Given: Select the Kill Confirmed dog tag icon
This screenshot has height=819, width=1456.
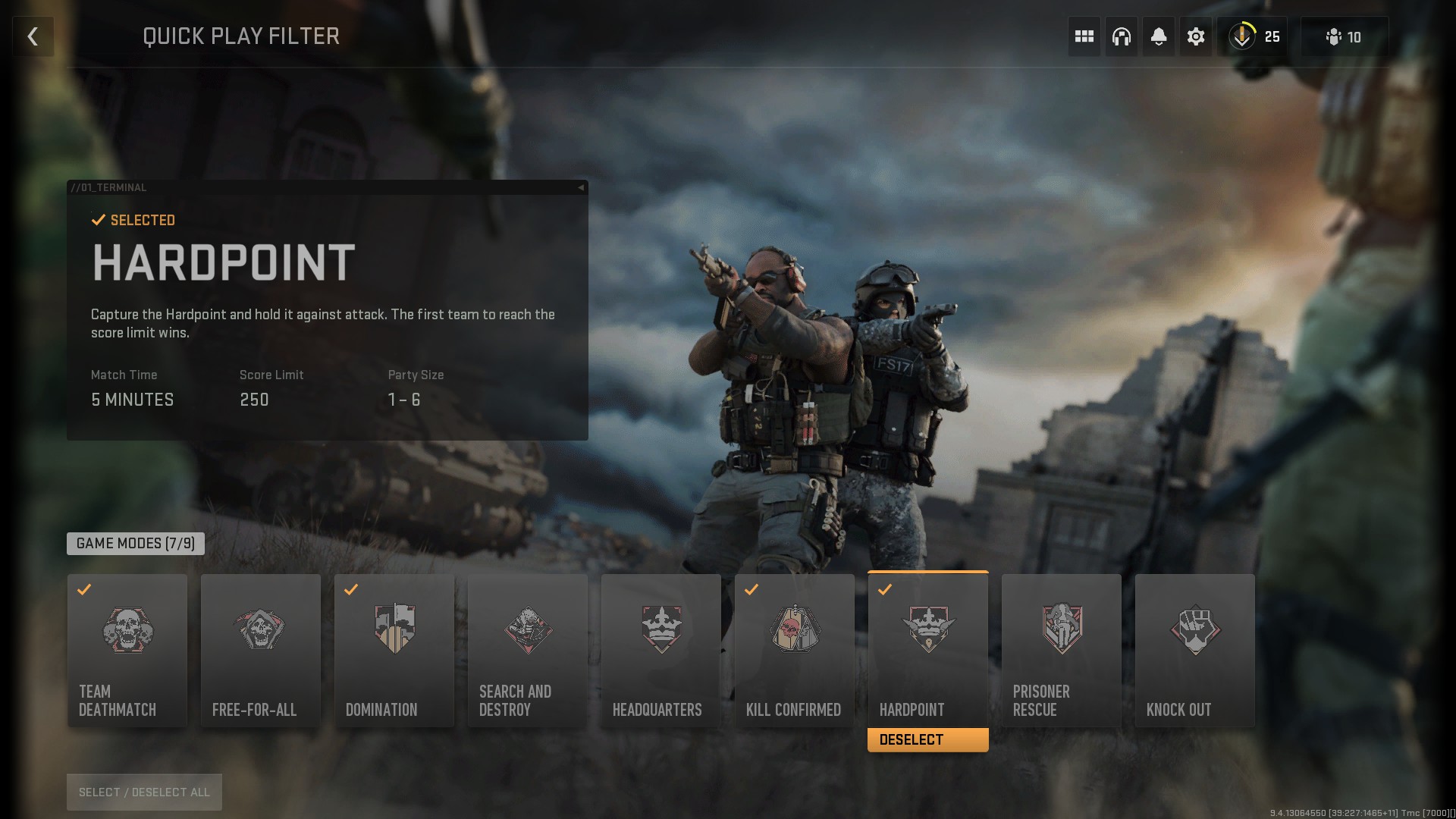Looking at the screenshot, I should (794, 630).
